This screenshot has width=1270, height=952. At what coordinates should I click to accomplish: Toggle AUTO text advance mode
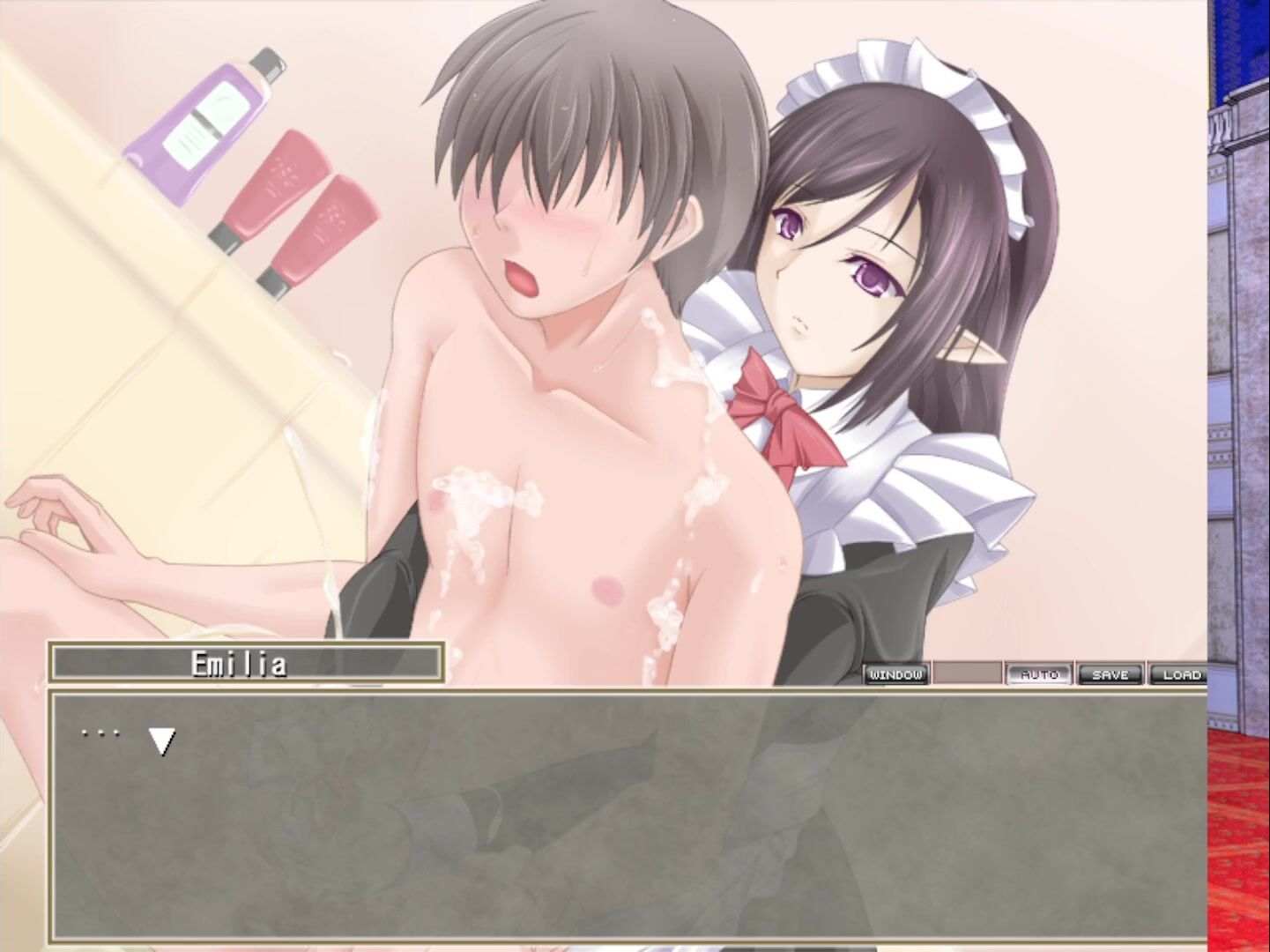pyautogui.click(x=1039, y=674)
